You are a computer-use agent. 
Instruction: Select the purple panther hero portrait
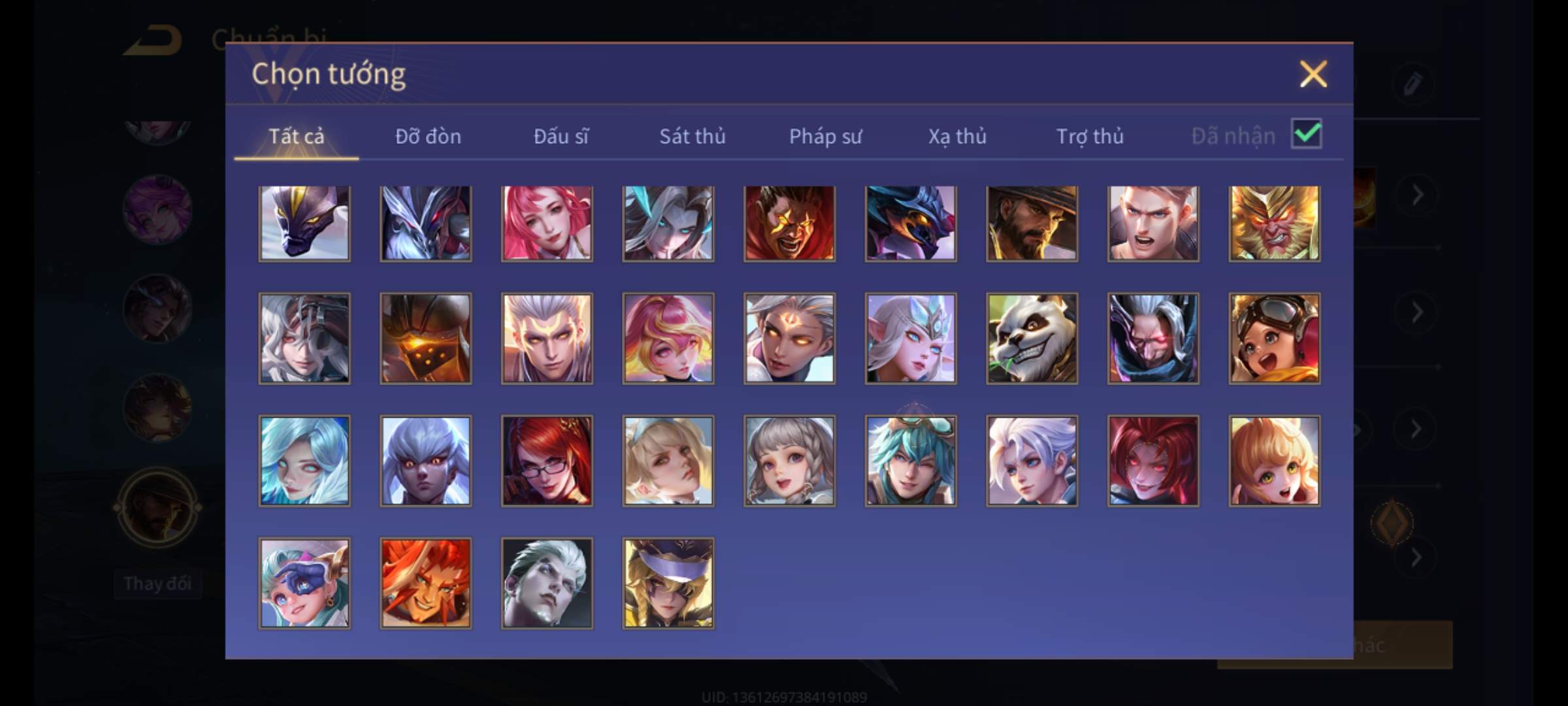pos(304,223)
